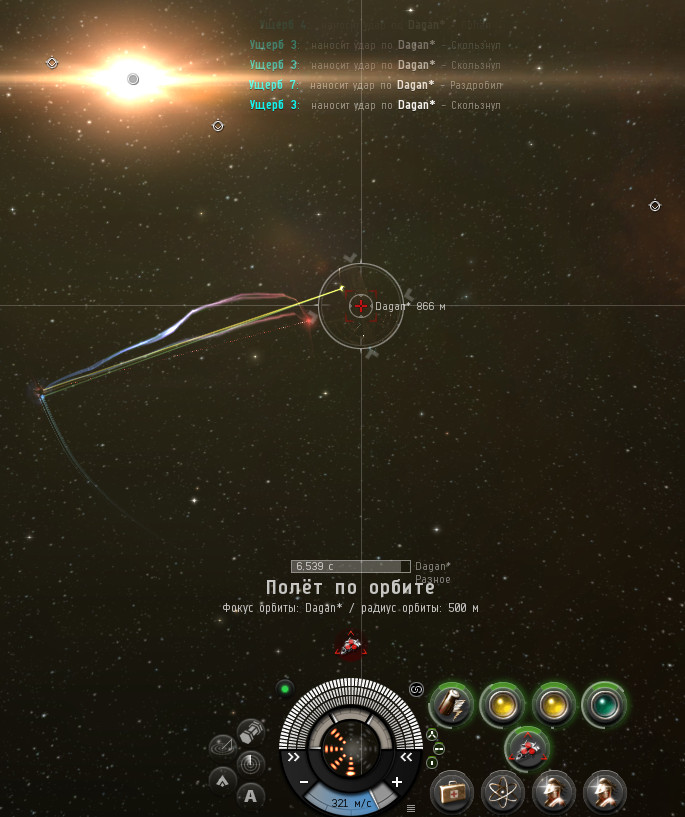Image resolution: width=685 pixels, height=817 pixels.
Task: Activate the atom symbol module
Action: pyautogui.click(x=503, y=792)
